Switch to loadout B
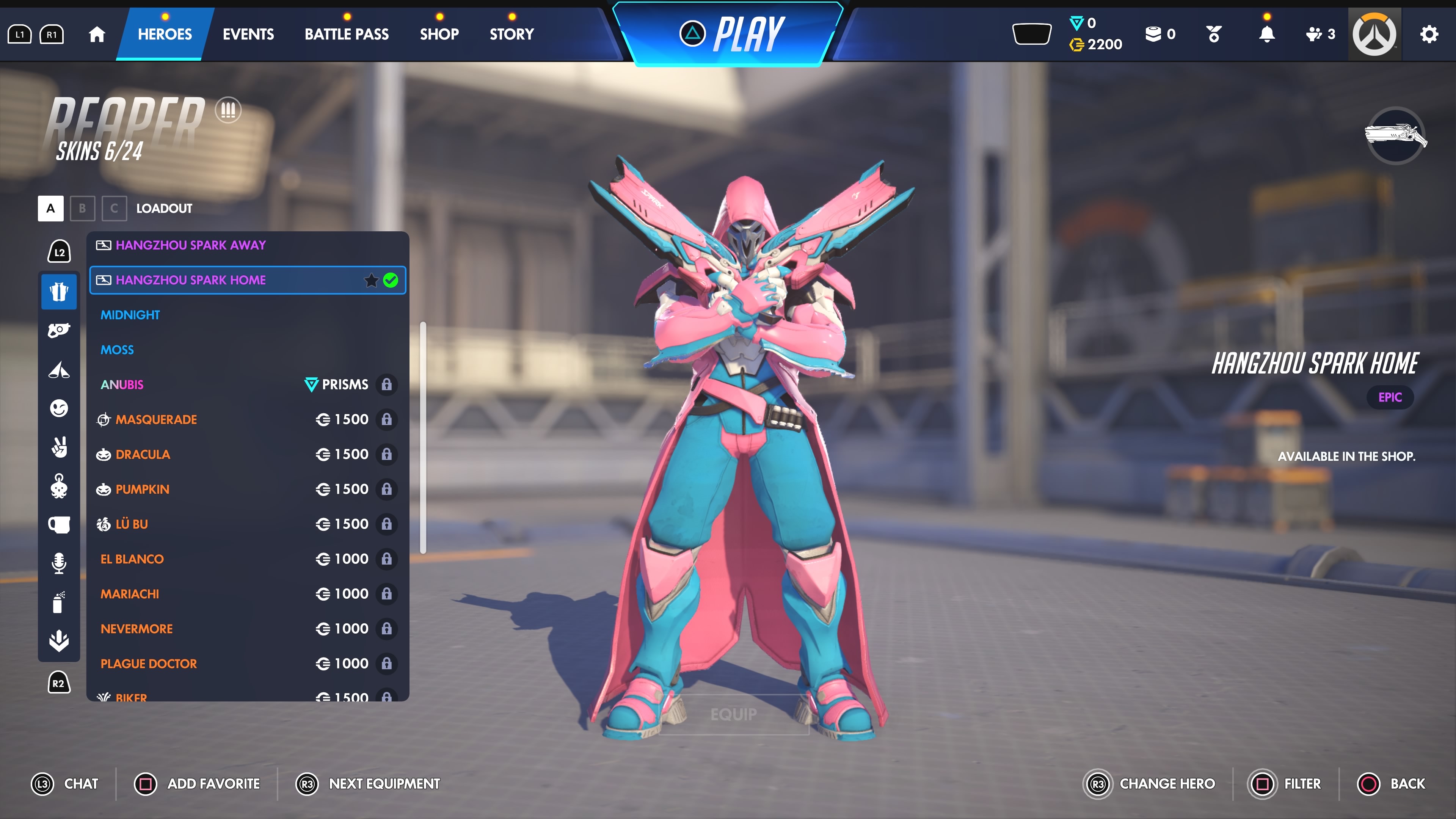The image size is (1456, 819). coord(83,209)
